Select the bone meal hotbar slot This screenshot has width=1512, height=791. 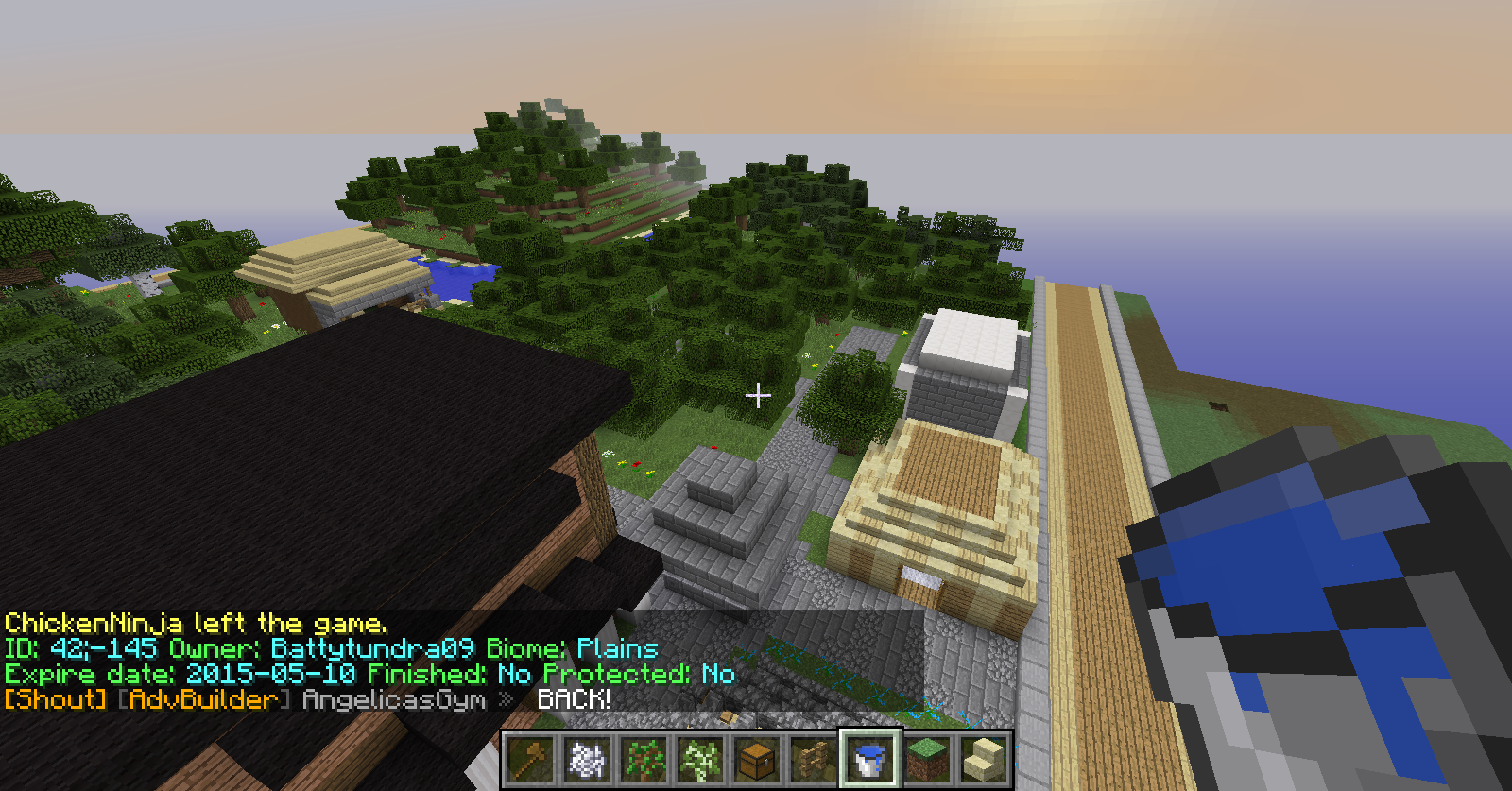click(x=587, y=759)
